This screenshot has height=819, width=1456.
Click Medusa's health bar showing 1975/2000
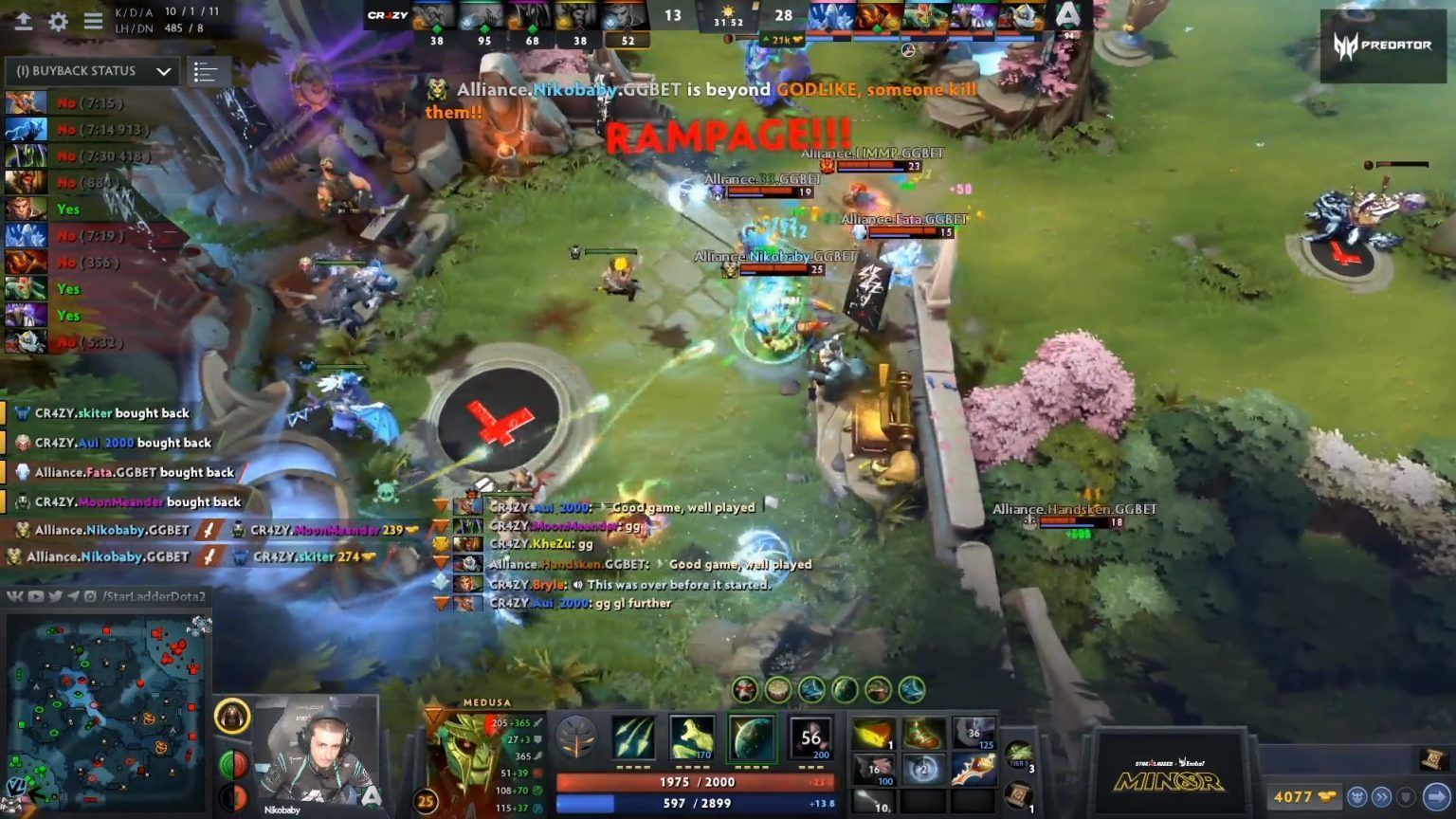(x=699, y=782)
